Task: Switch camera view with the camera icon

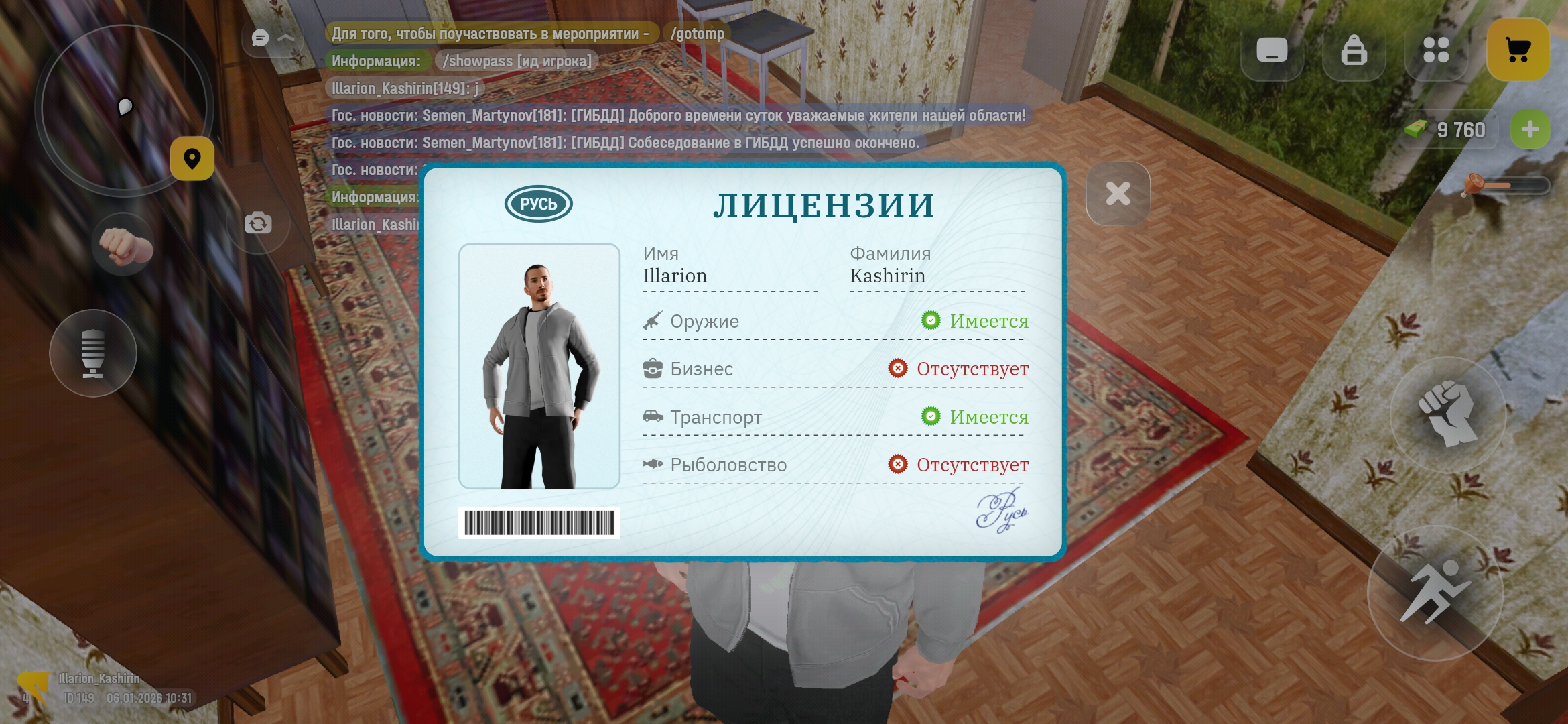Action: (x=258, y=223)
